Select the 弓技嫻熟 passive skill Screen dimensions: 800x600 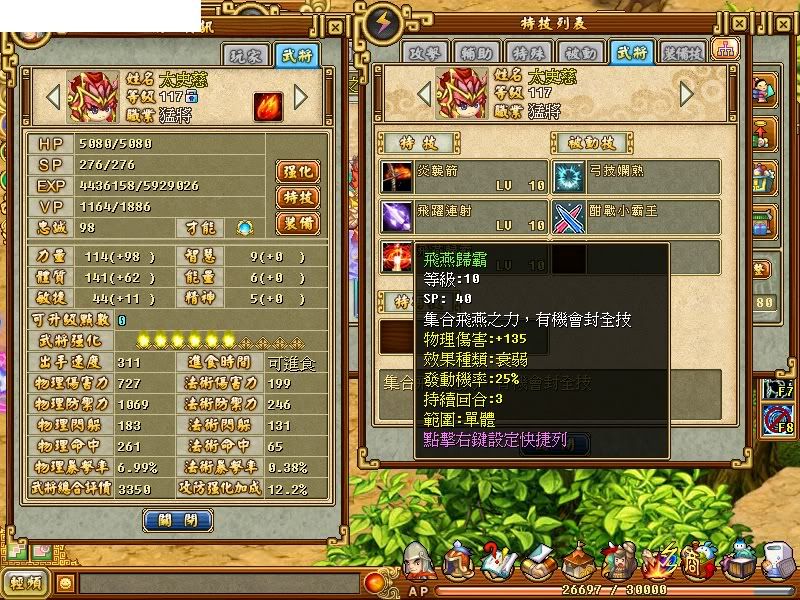[x=636, y=177]
